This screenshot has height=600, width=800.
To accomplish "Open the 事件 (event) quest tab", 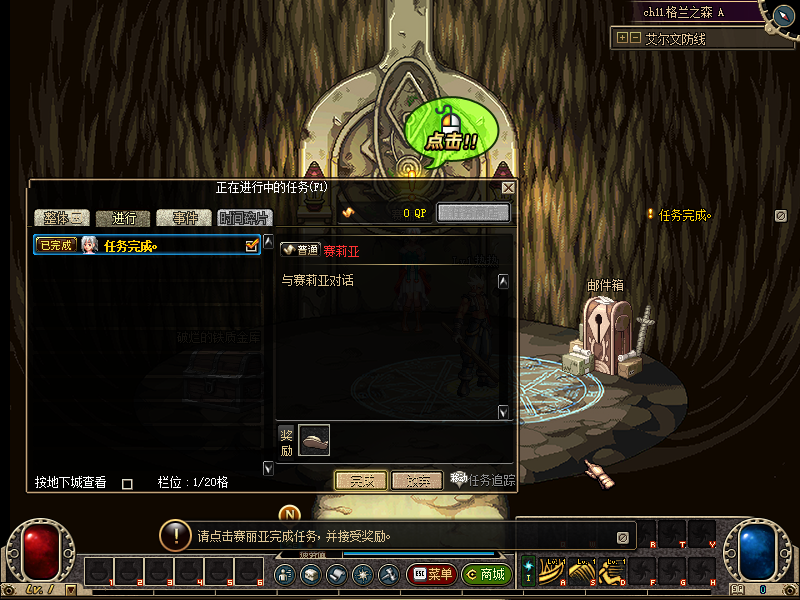I will pyautogui.click(x=185, y=218).
